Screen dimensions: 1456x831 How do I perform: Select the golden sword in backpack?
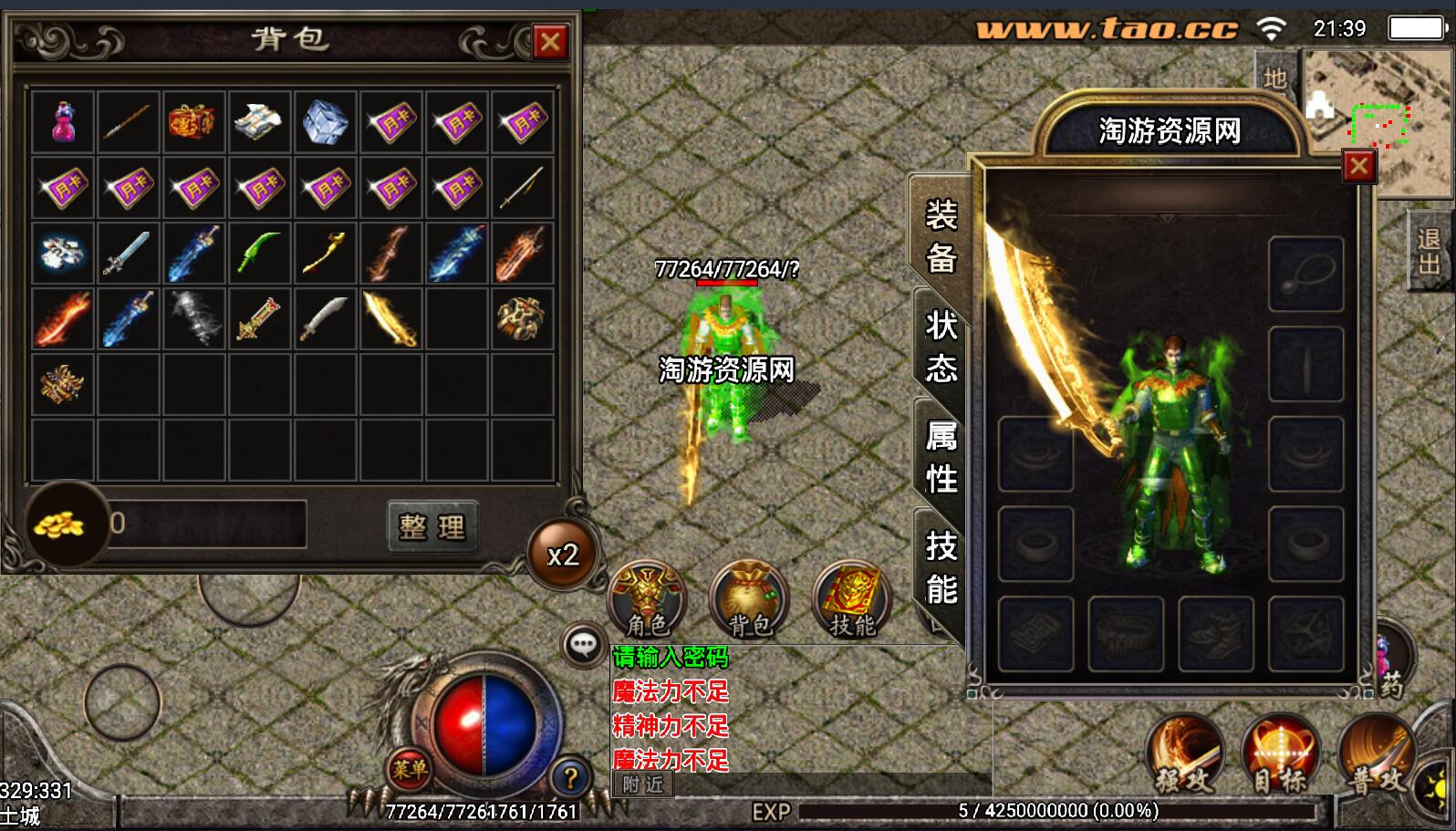point(390,319)
